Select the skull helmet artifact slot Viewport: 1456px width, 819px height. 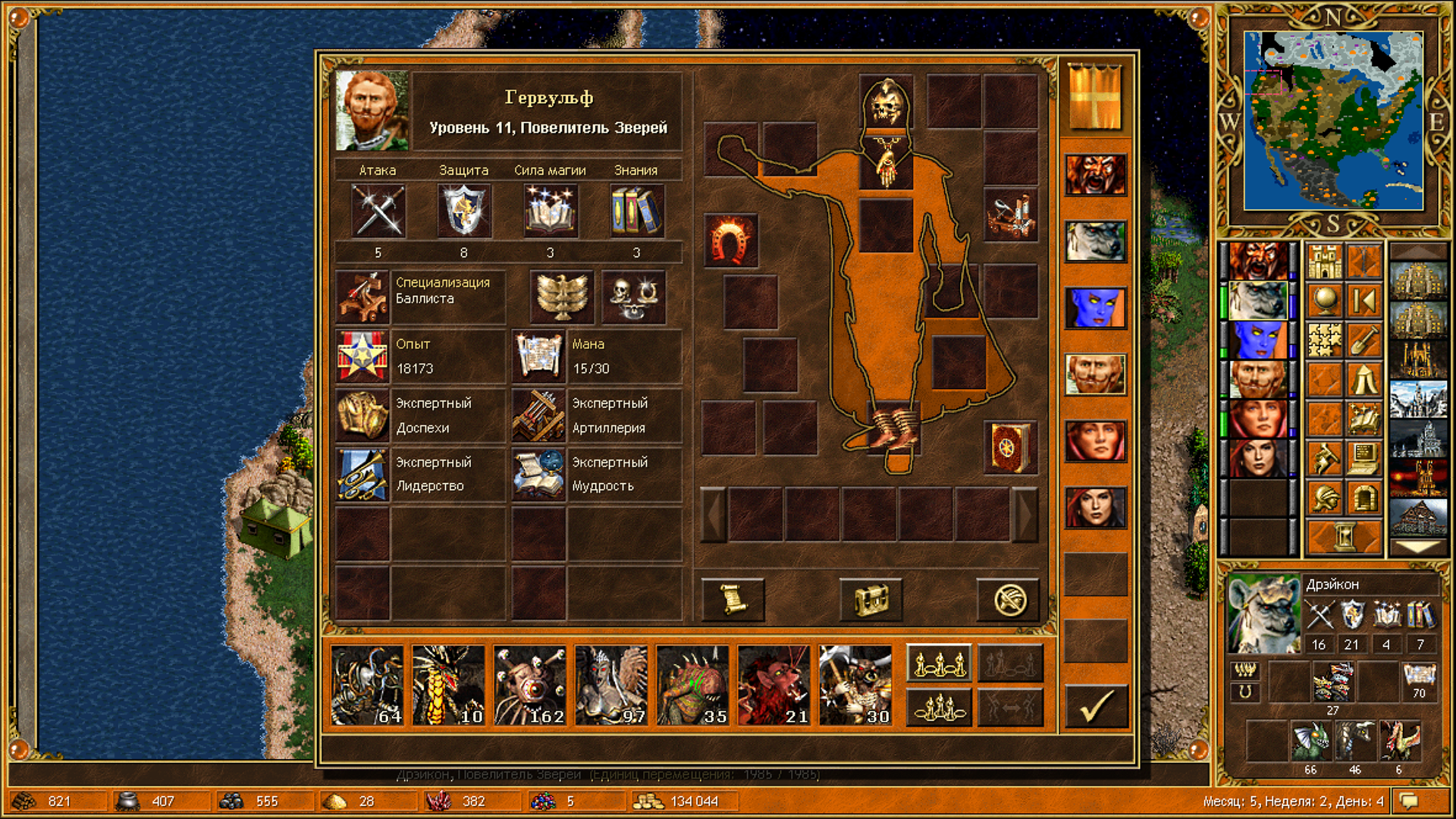886,103
